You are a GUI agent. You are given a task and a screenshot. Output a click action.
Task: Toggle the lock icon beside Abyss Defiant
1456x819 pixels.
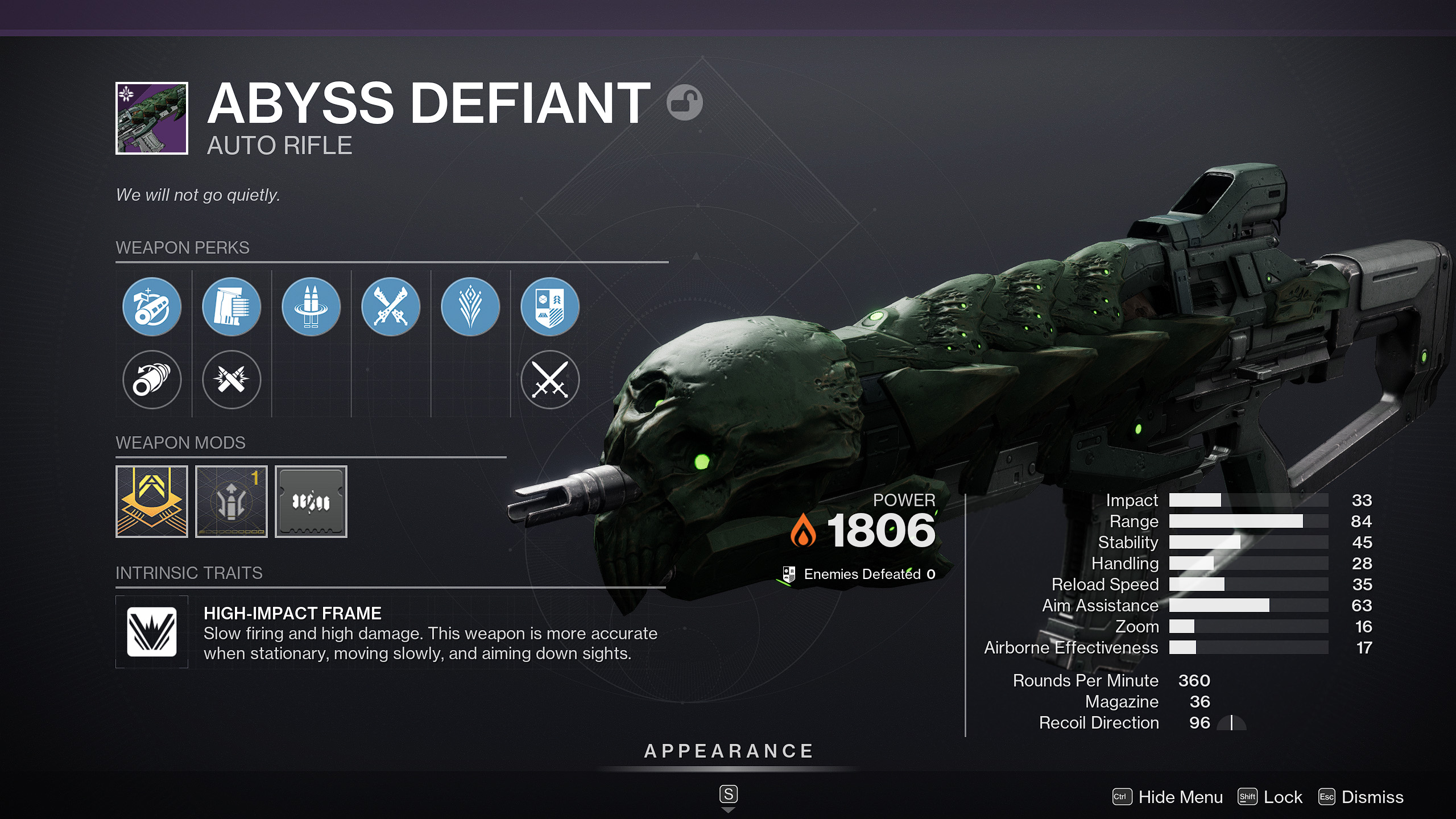(x=684, y=103)
